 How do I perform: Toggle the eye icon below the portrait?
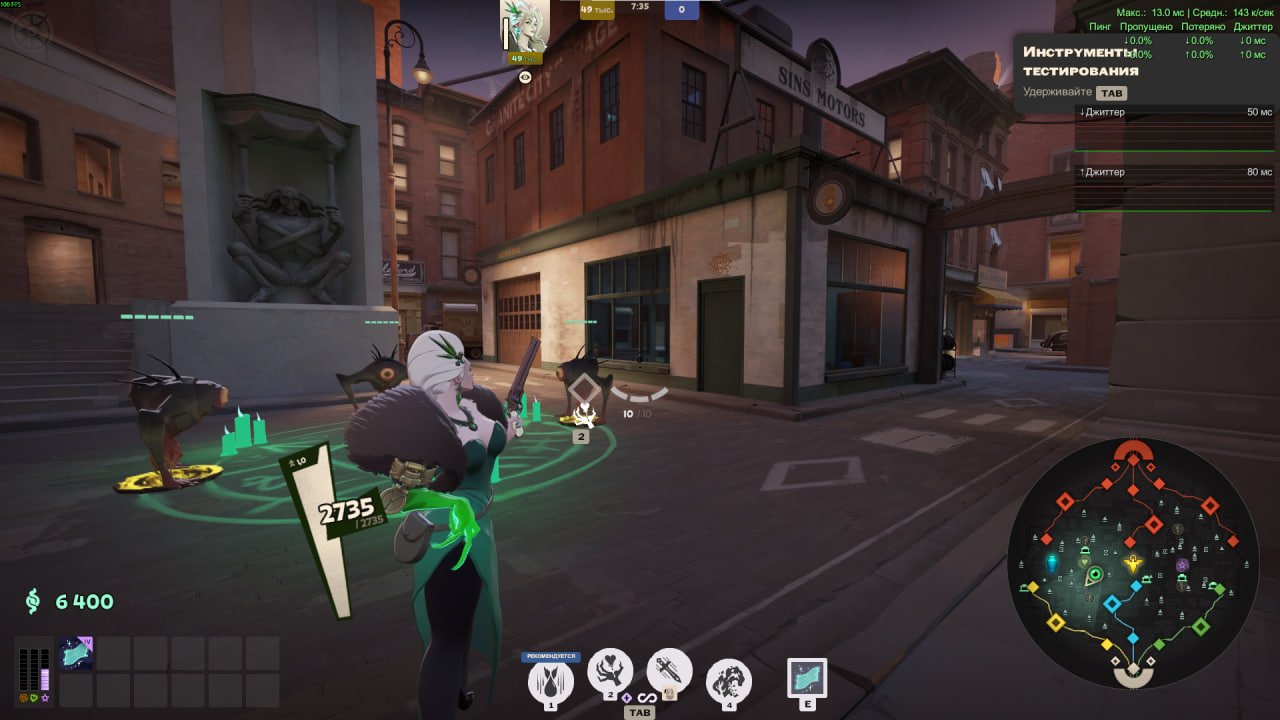coord(525,76)
